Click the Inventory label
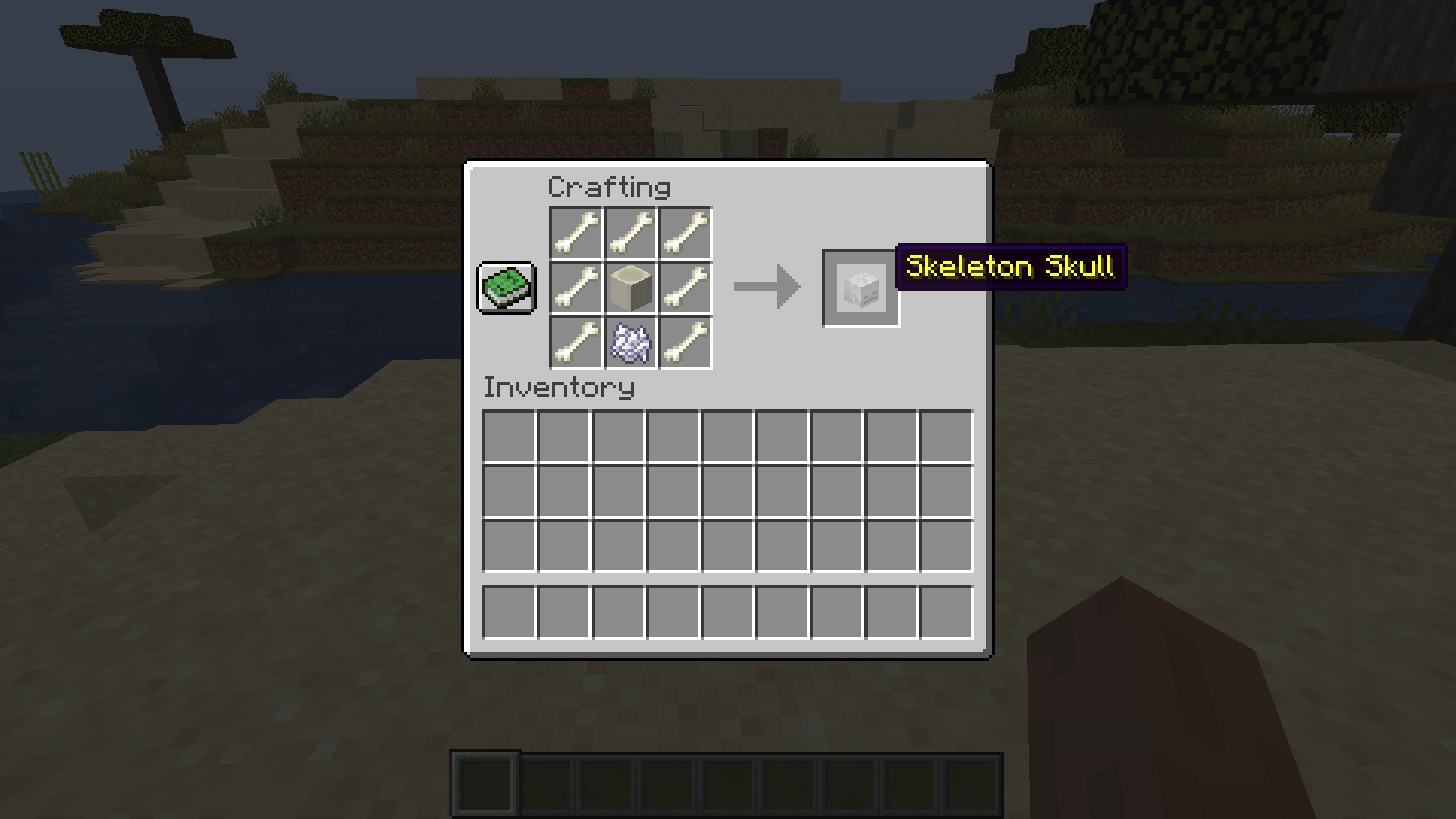This screenshot has height=819, width=1456. click(558, 388)
